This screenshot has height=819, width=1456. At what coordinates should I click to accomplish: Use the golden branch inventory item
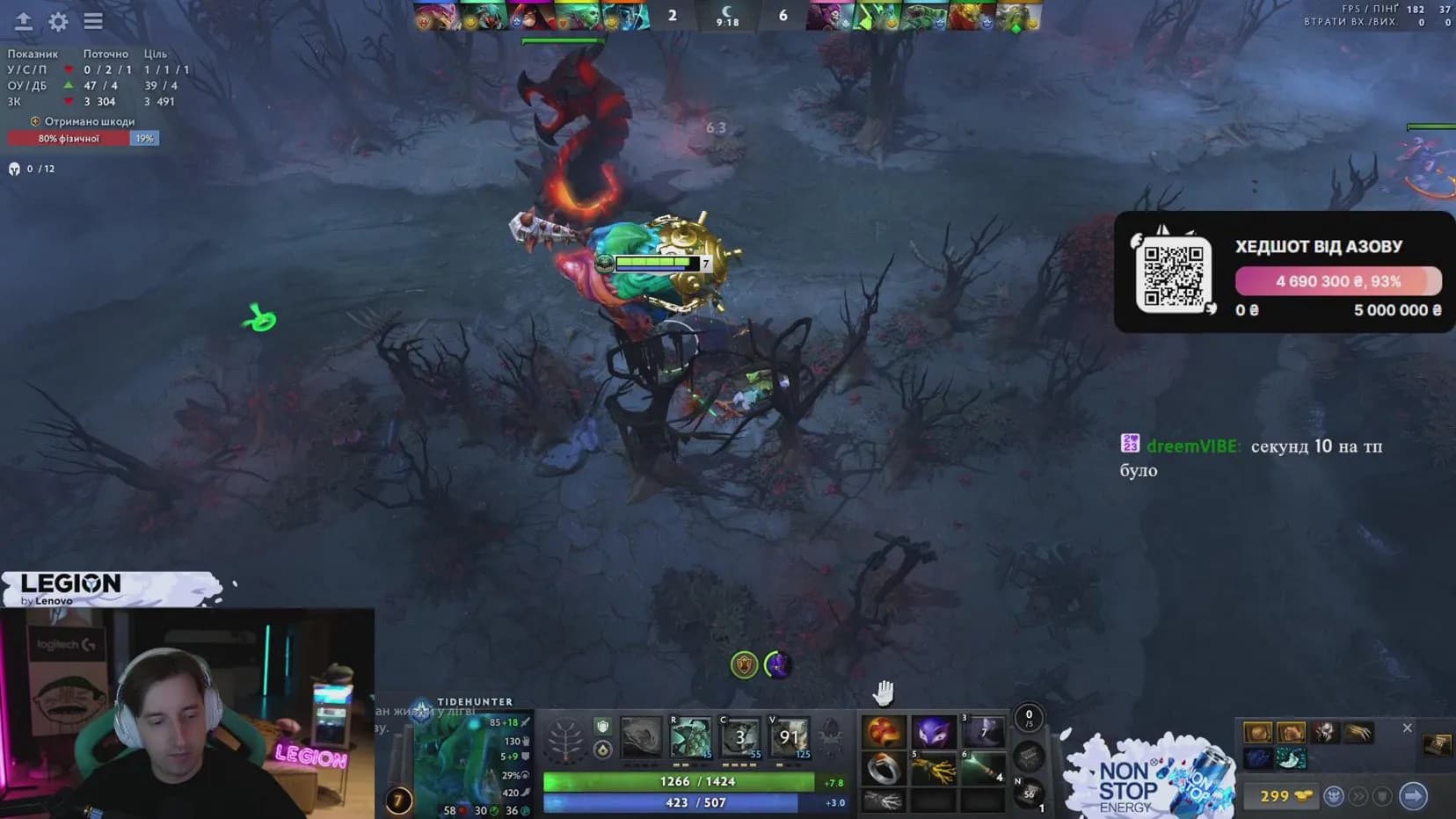click(932, 770)
